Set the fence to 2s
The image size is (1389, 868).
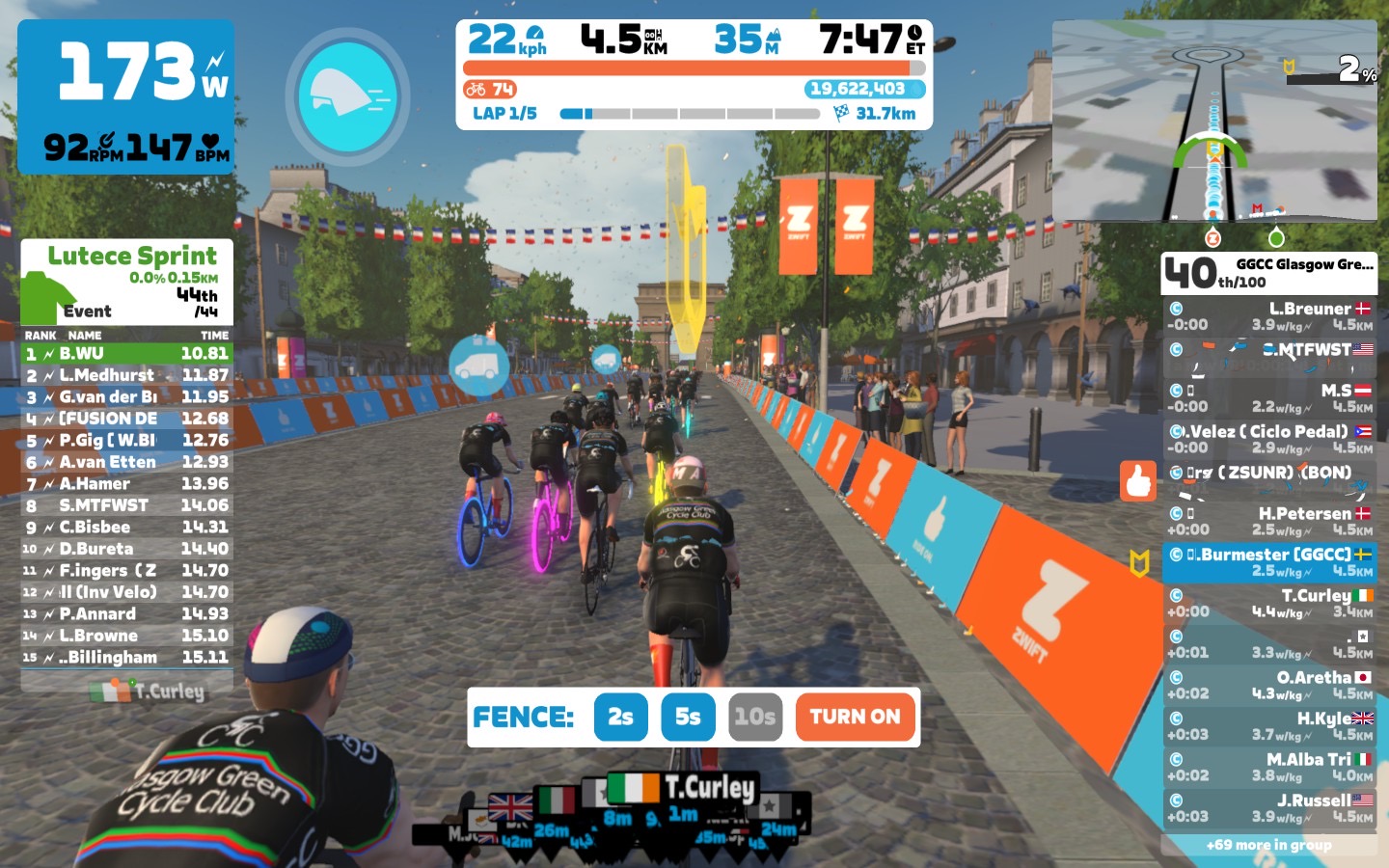[620, 717]
